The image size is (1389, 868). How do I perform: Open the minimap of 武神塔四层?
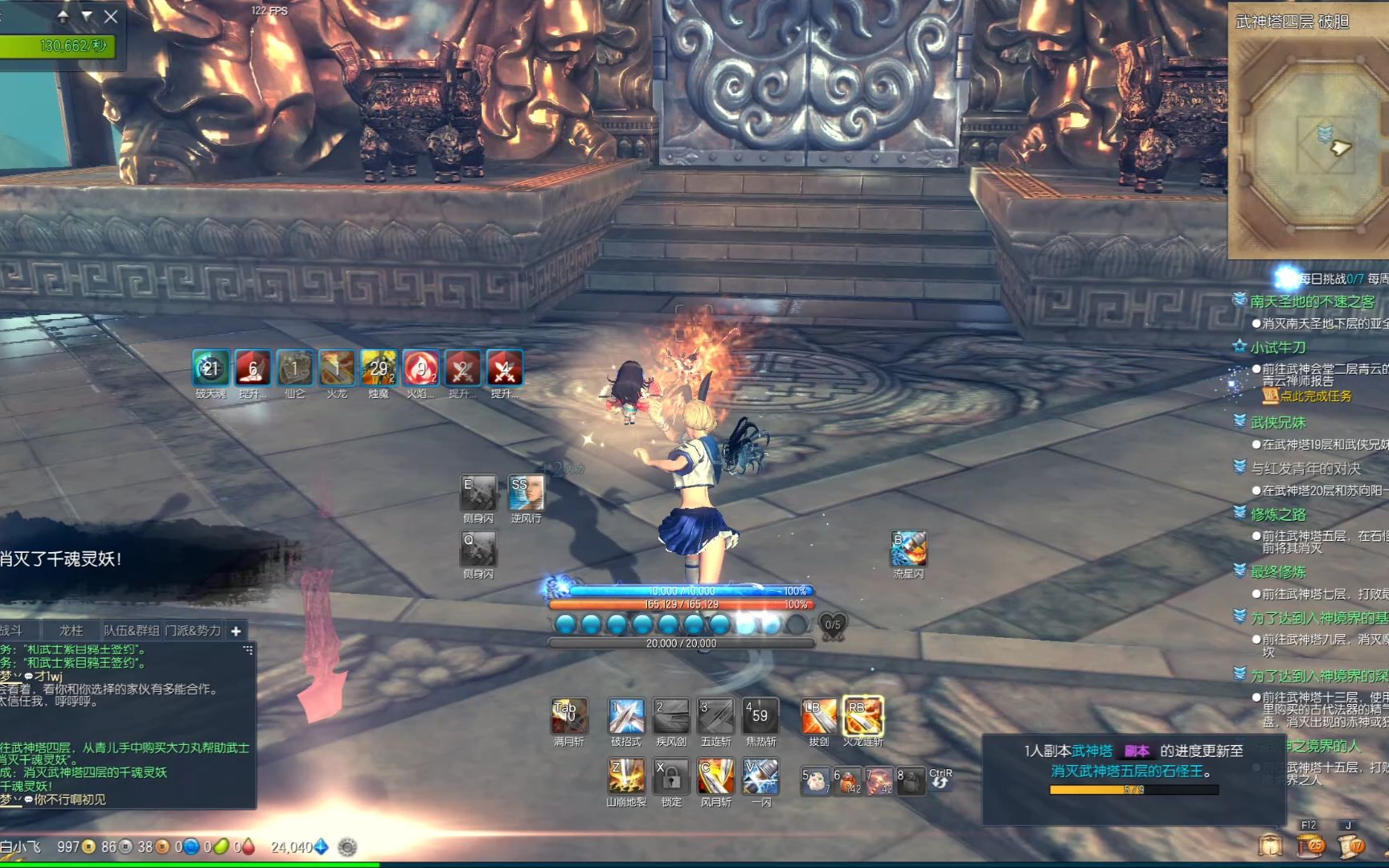click(x=1309, y=145)
